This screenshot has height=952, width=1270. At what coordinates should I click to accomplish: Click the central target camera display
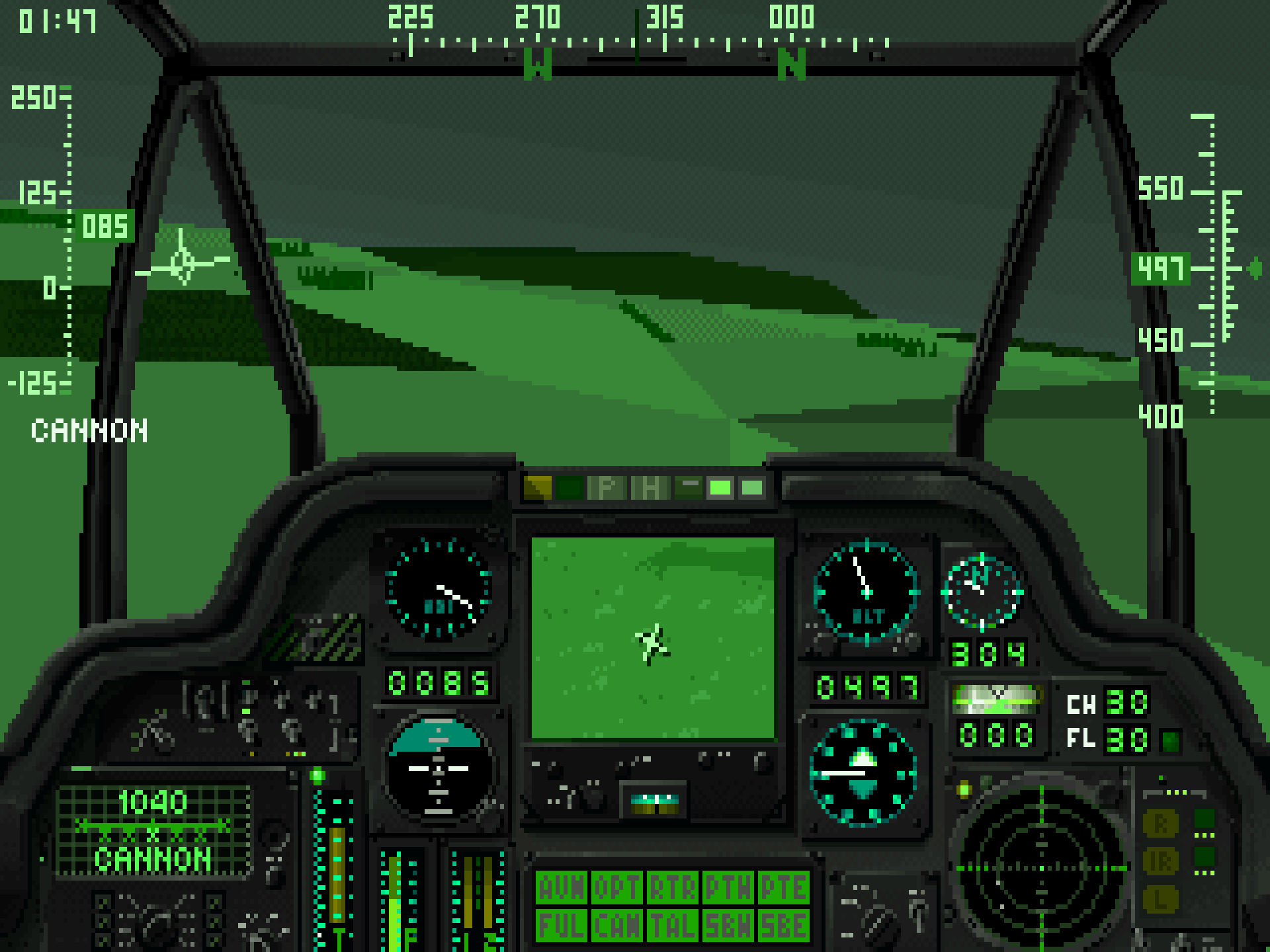click(653, 637)
